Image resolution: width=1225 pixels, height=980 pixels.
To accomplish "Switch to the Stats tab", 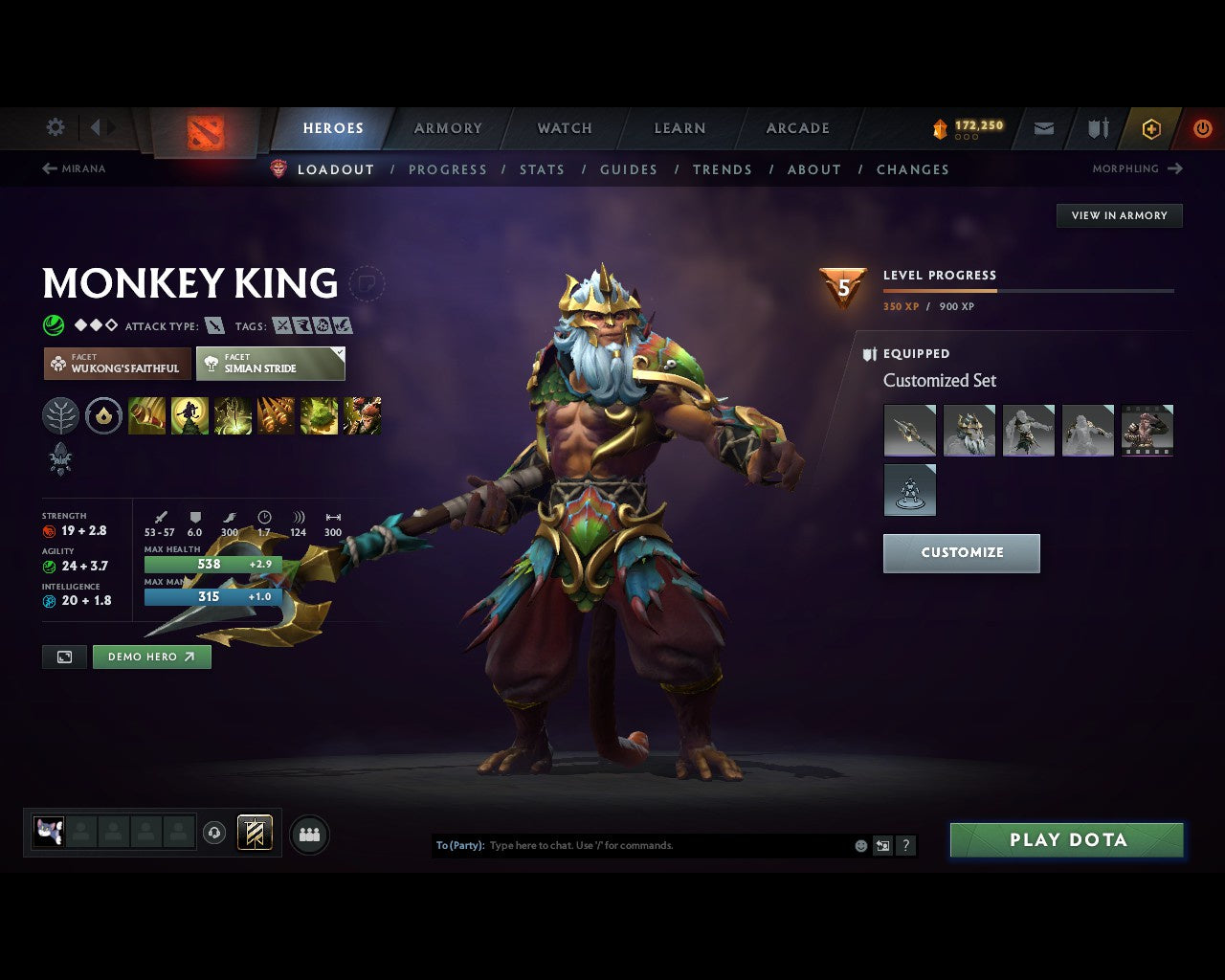I will (542, 169).
